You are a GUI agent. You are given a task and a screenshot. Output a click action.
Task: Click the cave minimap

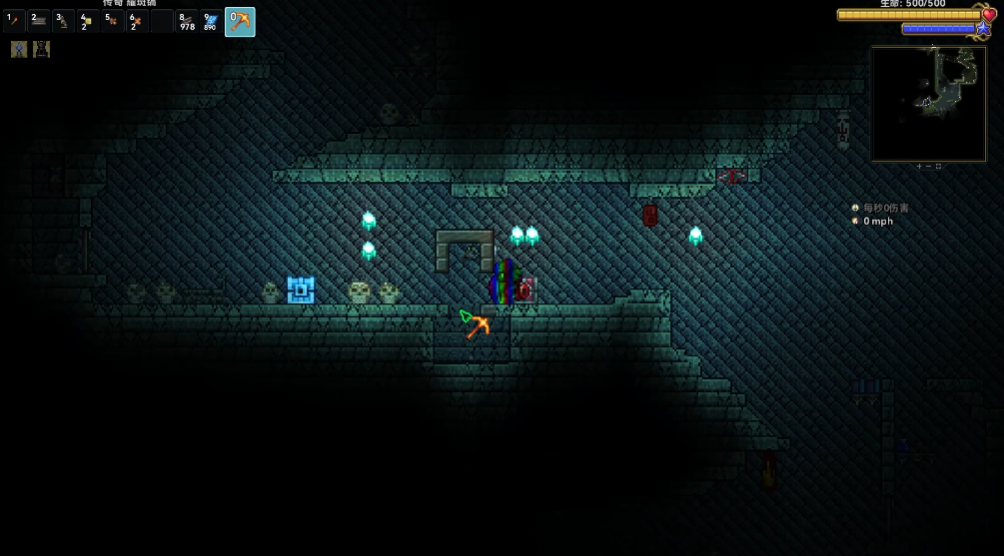[929, 103]
